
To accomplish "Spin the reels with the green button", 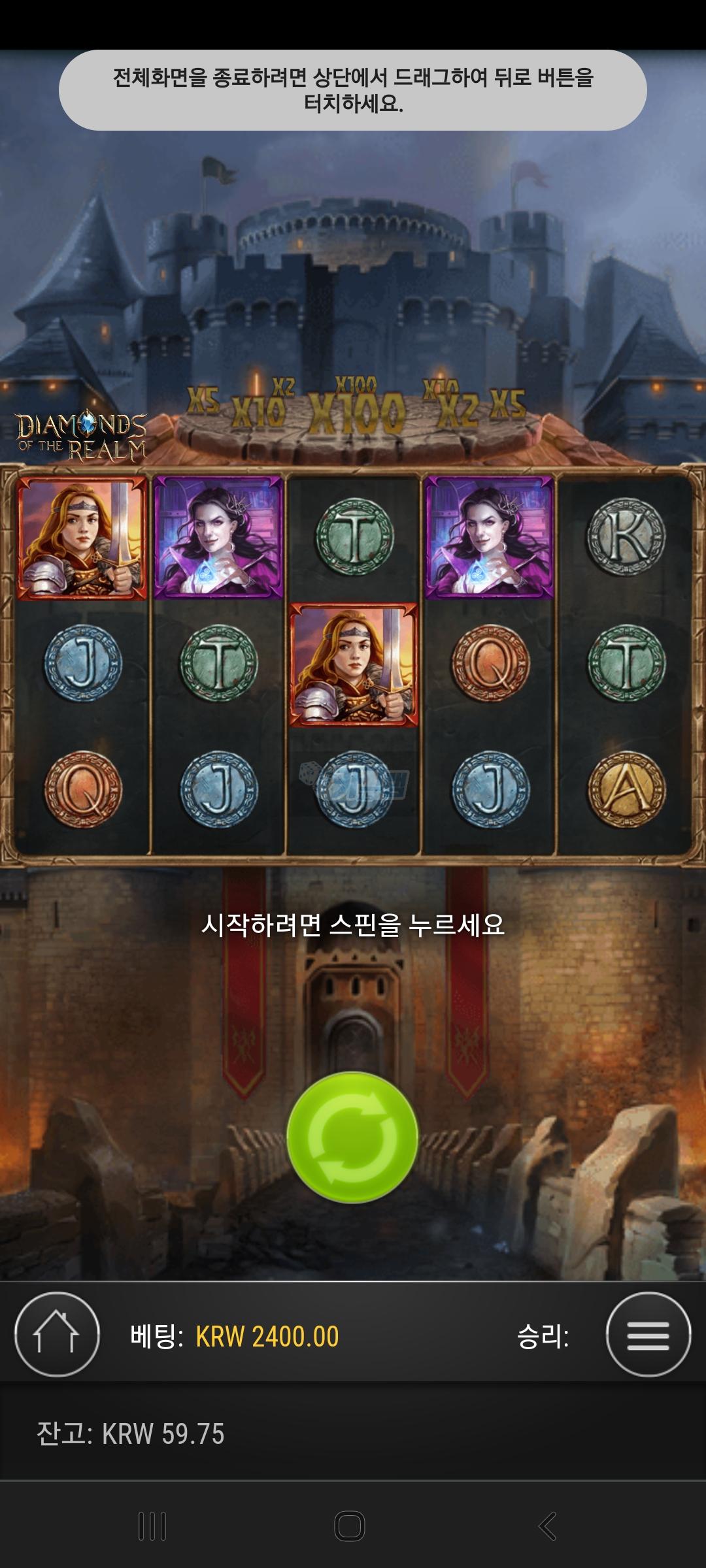I will (x=352, y=1137).
